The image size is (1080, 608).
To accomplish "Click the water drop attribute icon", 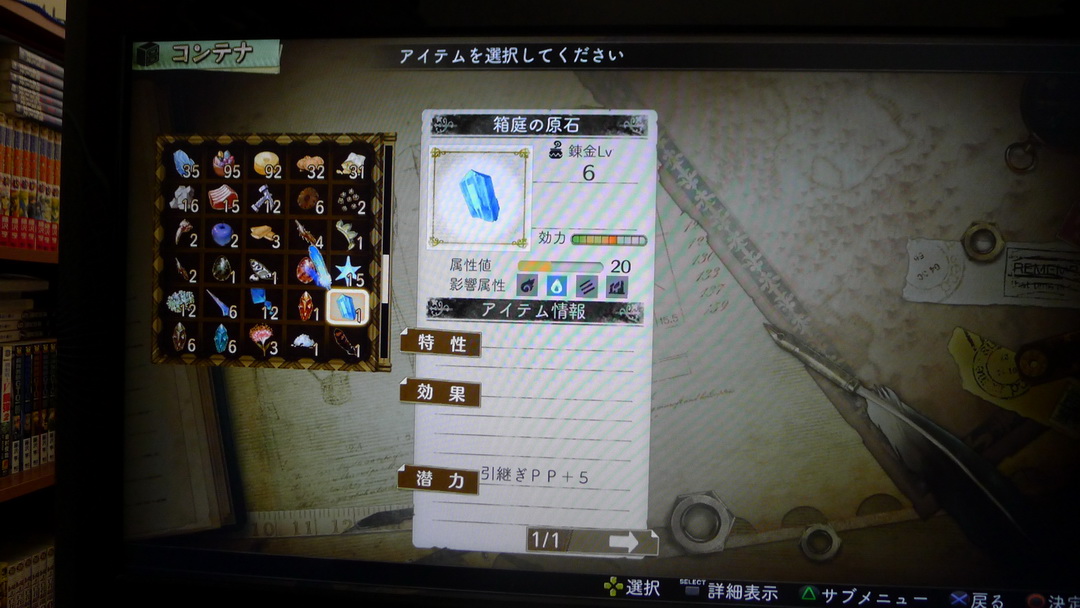I will (x=557, y=287).
